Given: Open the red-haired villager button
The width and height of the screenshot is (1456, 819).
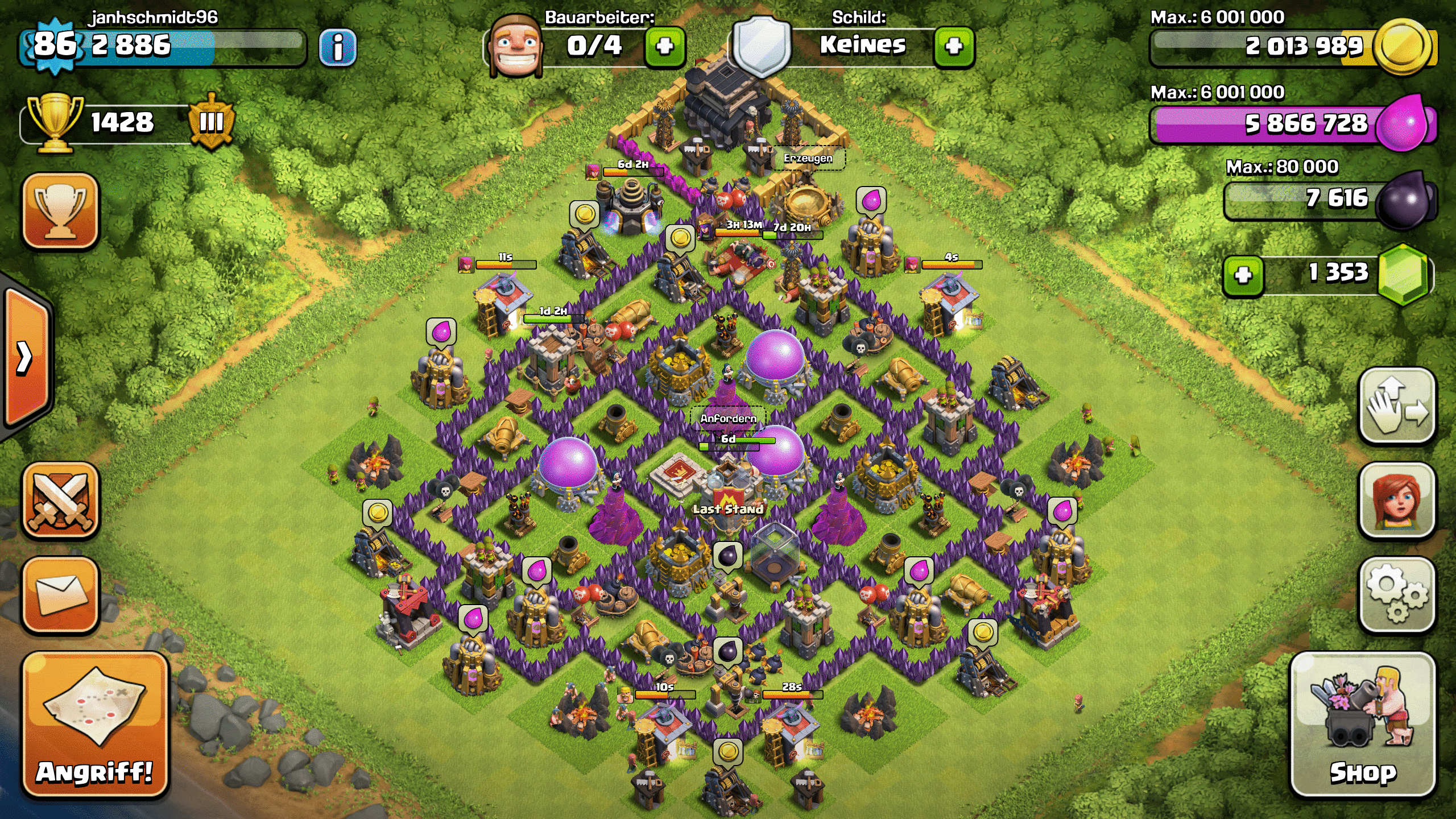Looking at the screenshot, I should tap(1397, 500).
